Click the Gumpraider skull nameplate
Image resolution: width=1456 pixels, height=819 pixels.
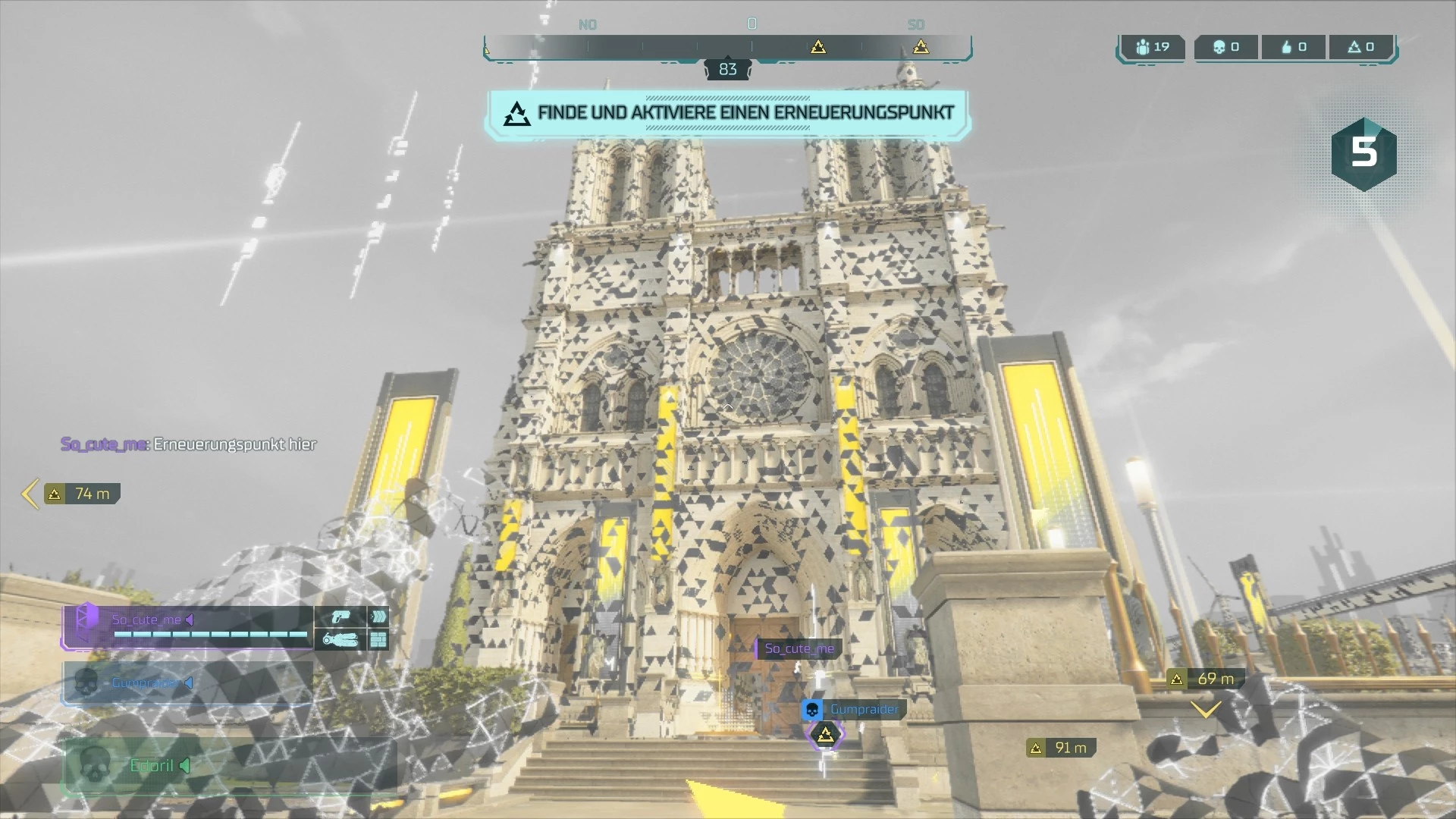pos(853,710)
